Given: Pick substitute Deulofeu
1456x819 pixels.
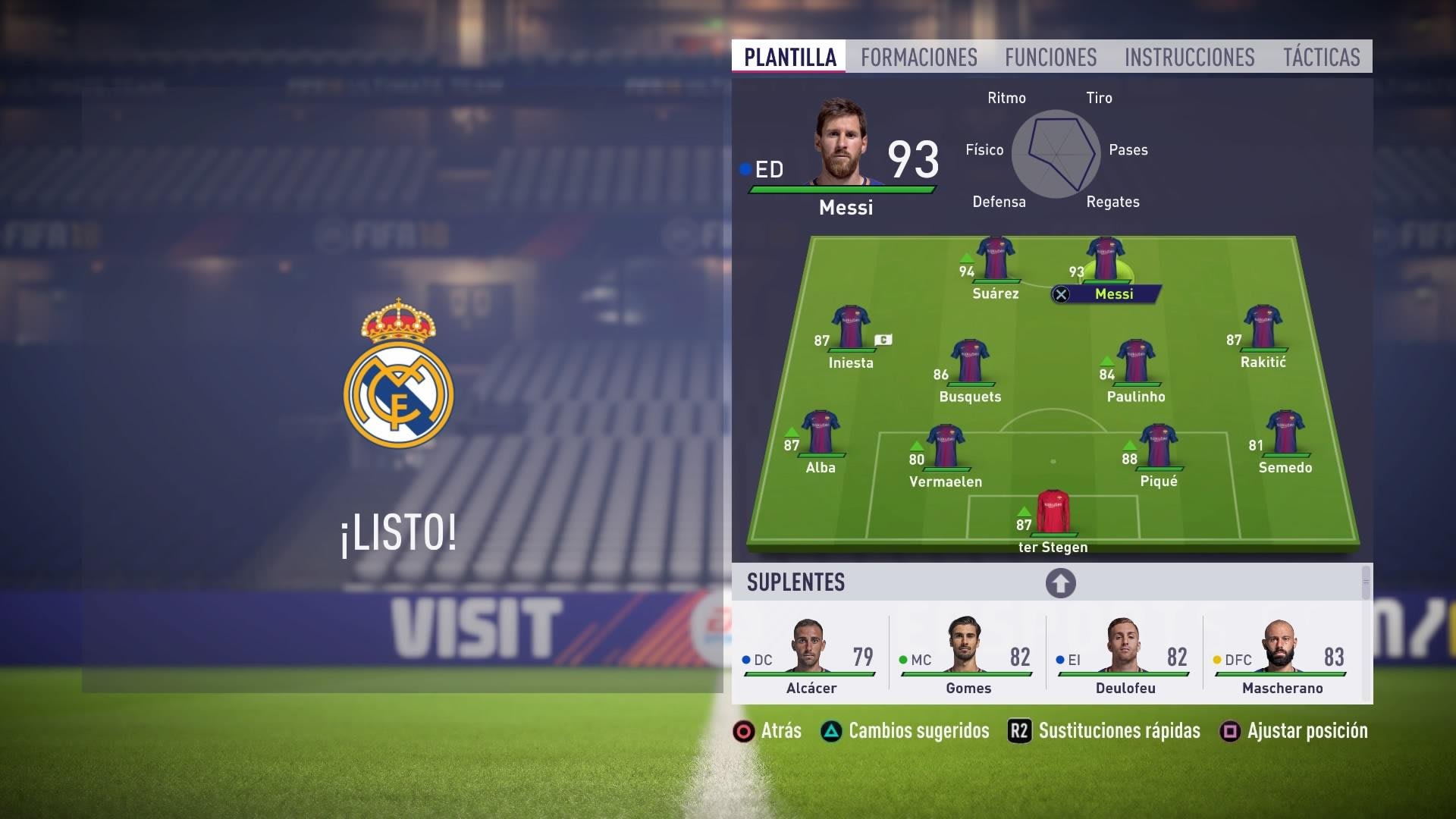Looking at the screenshot, I should tap(1124, 654).
